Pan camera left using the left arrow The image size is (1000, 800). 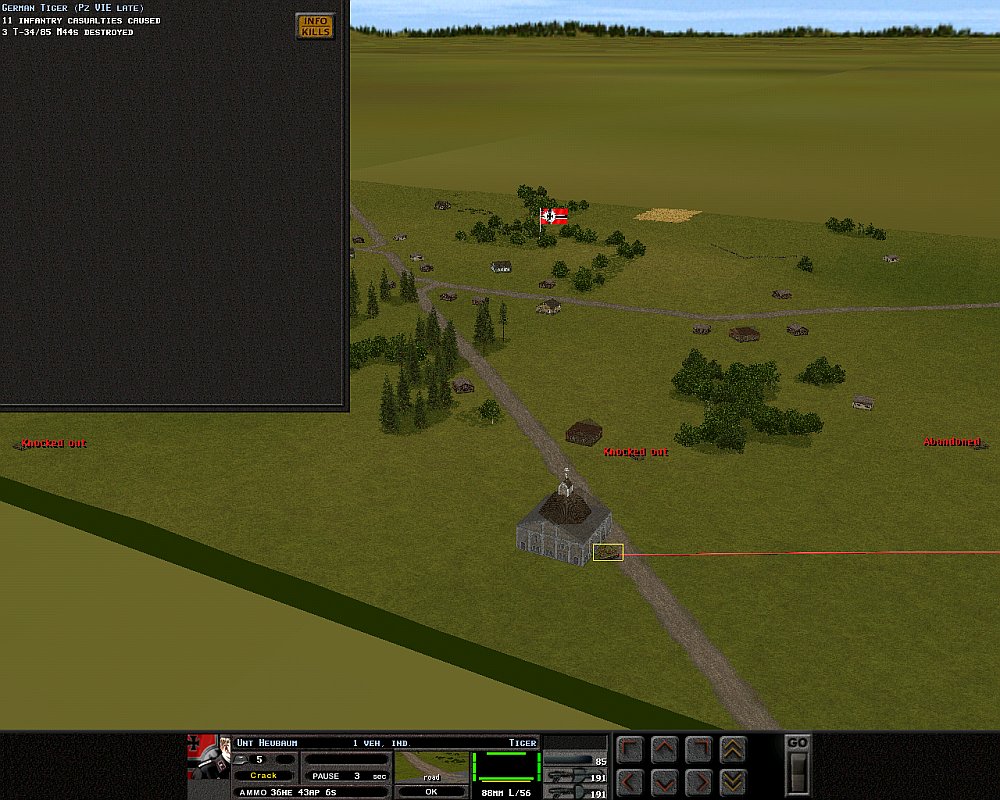click(x=630, y=781)
